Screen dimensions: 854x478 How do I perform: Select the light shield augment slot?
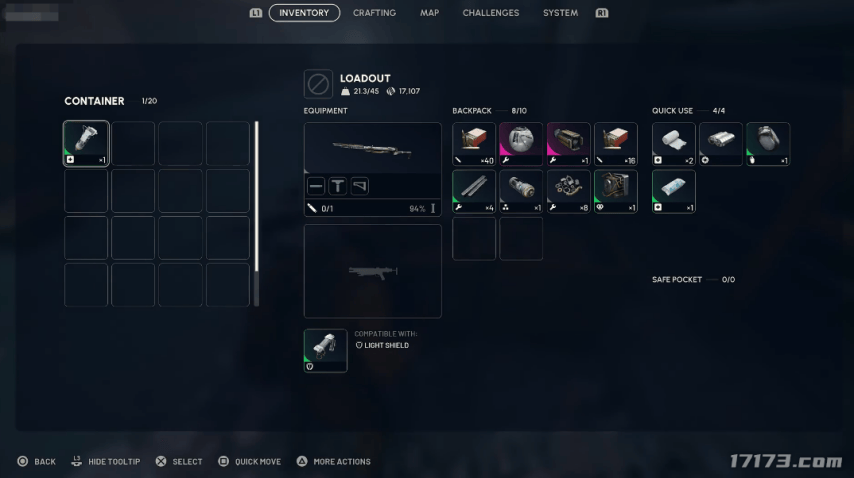(x=325, y=351)
